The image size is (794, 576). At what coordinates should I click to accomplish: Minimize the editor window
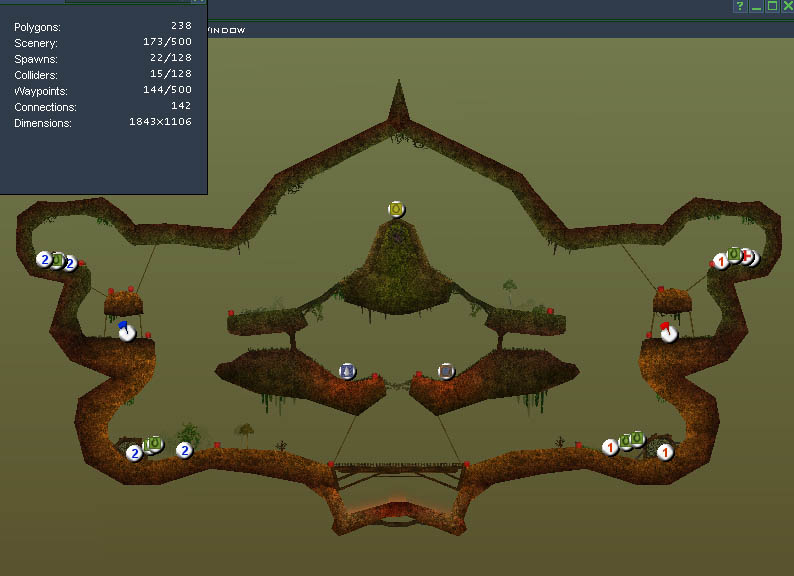756,7
